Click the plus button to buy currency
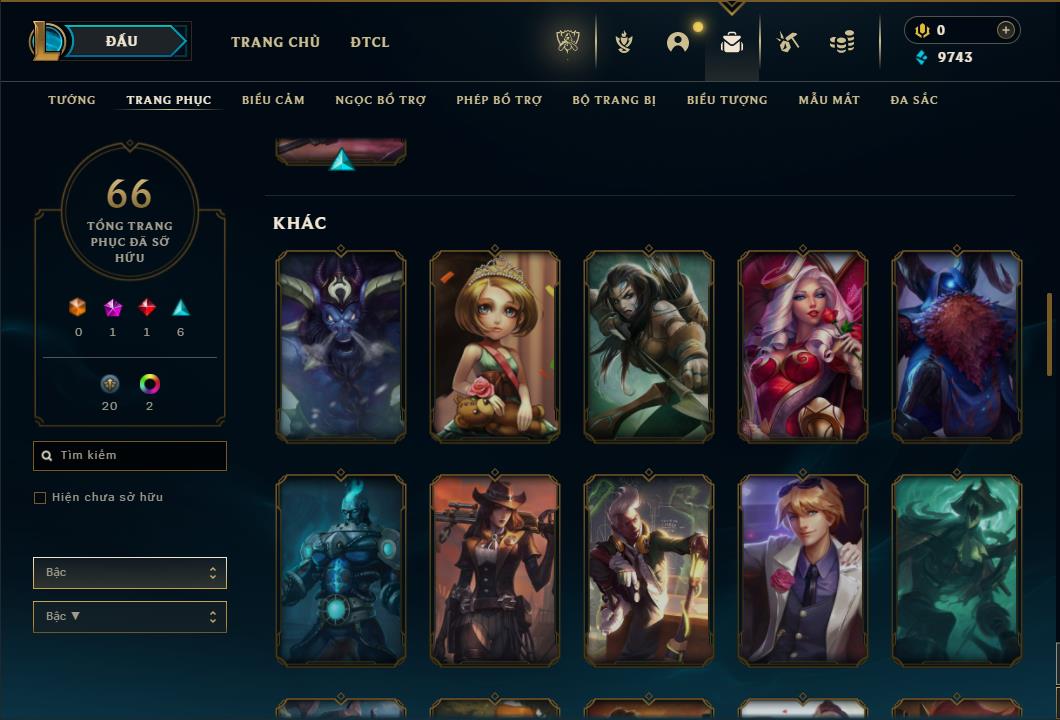 [1006, 30]
